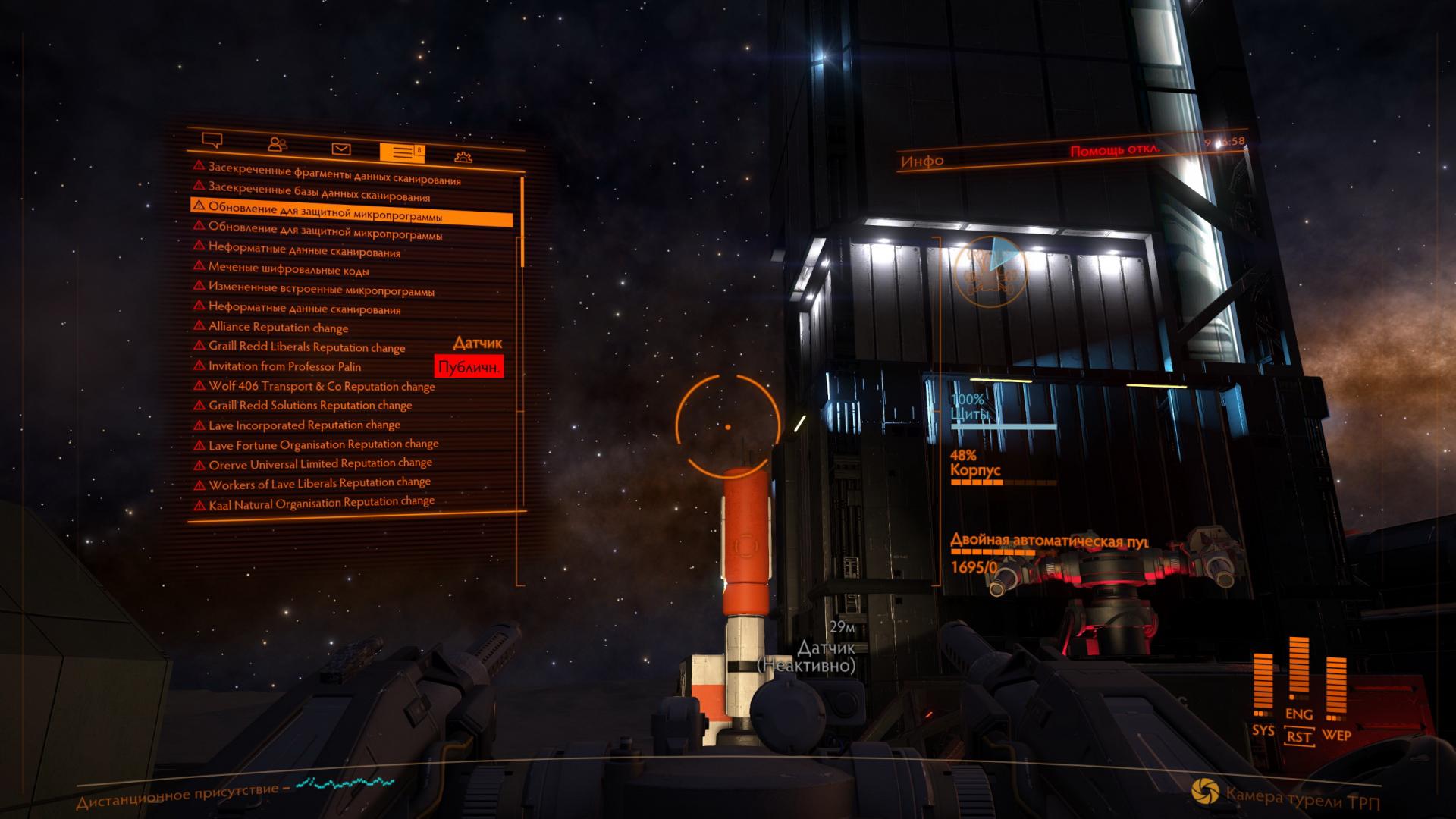The image size is (1456, 819).
Task: Open the chat bubble tab
Action: click(212, 140)
